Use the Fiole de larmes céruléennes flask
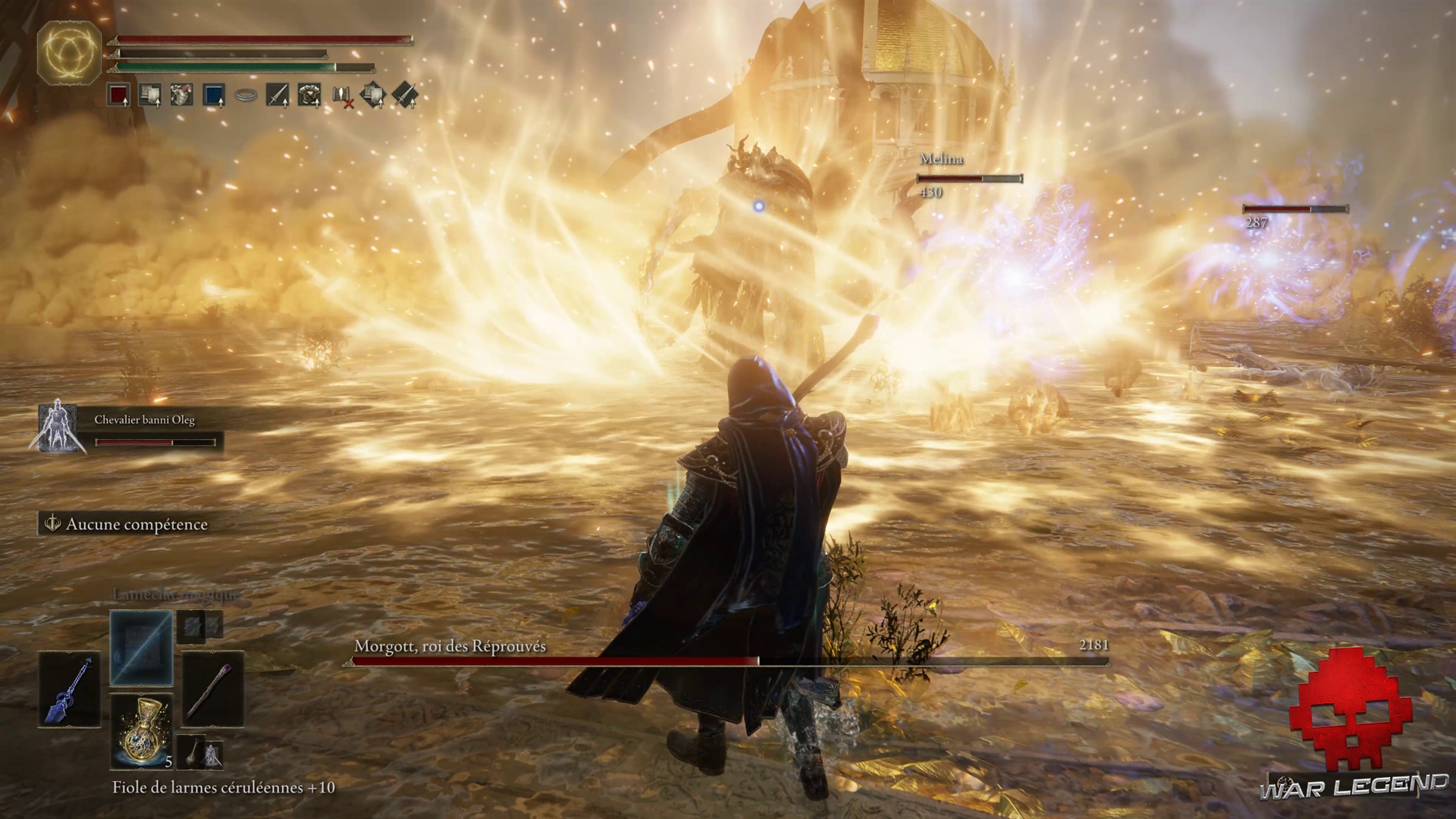Image resolution: width=1456 pixels, height=819 pixels. (x=141, y=730)
